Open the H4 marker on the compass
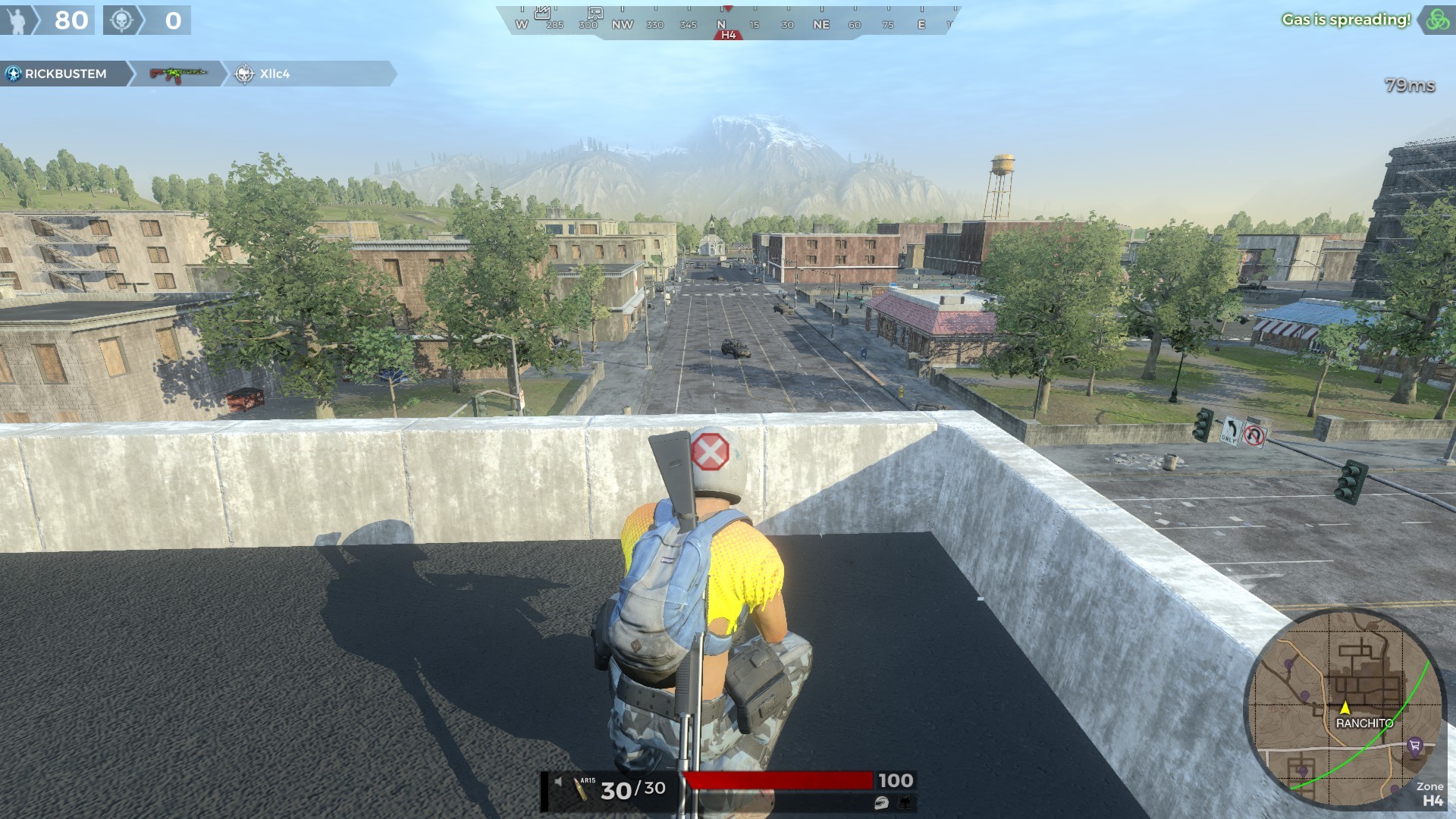 (727, 33)
